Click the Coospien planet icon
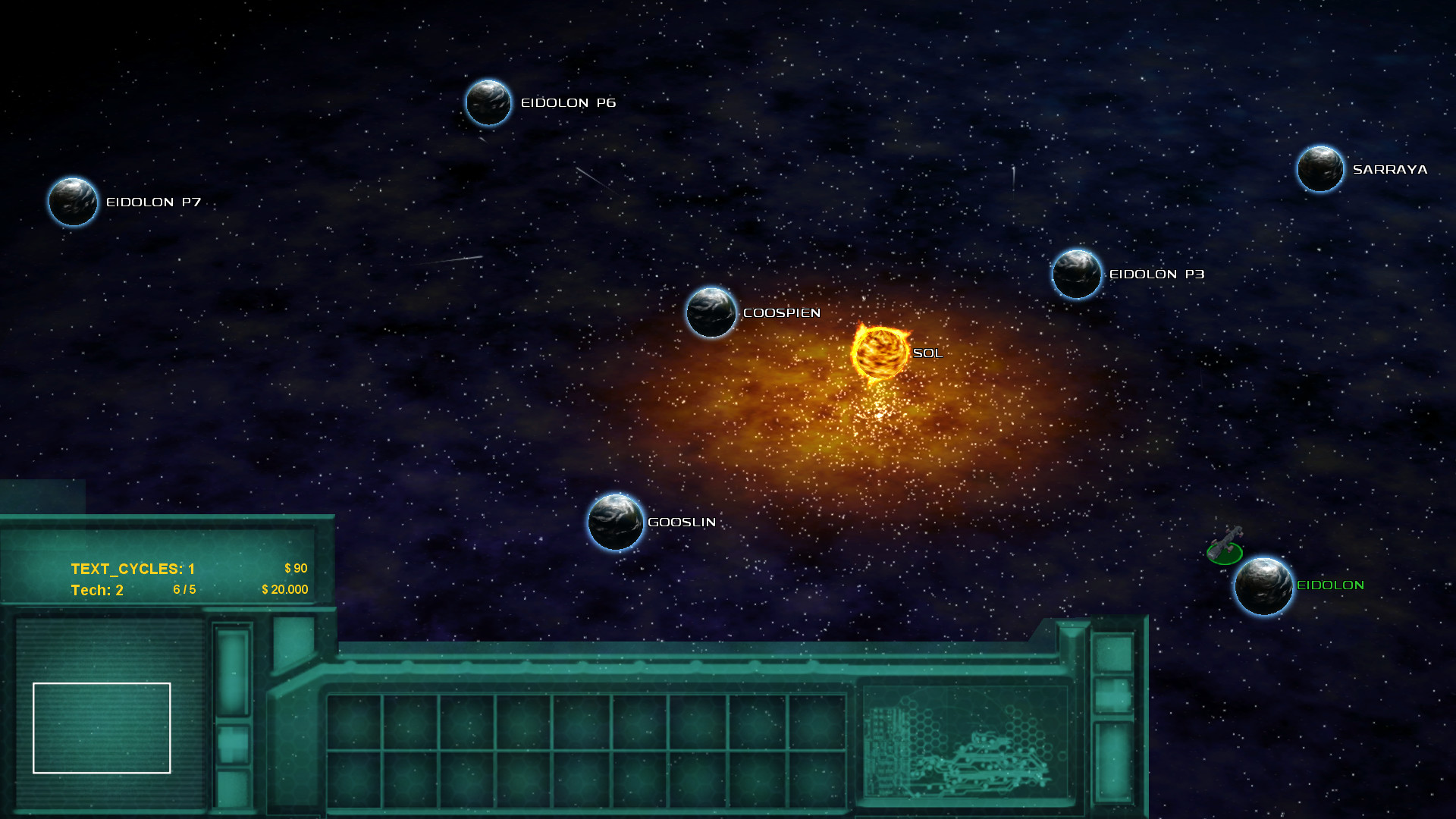Screen dimensions: 1456x819 711,312
